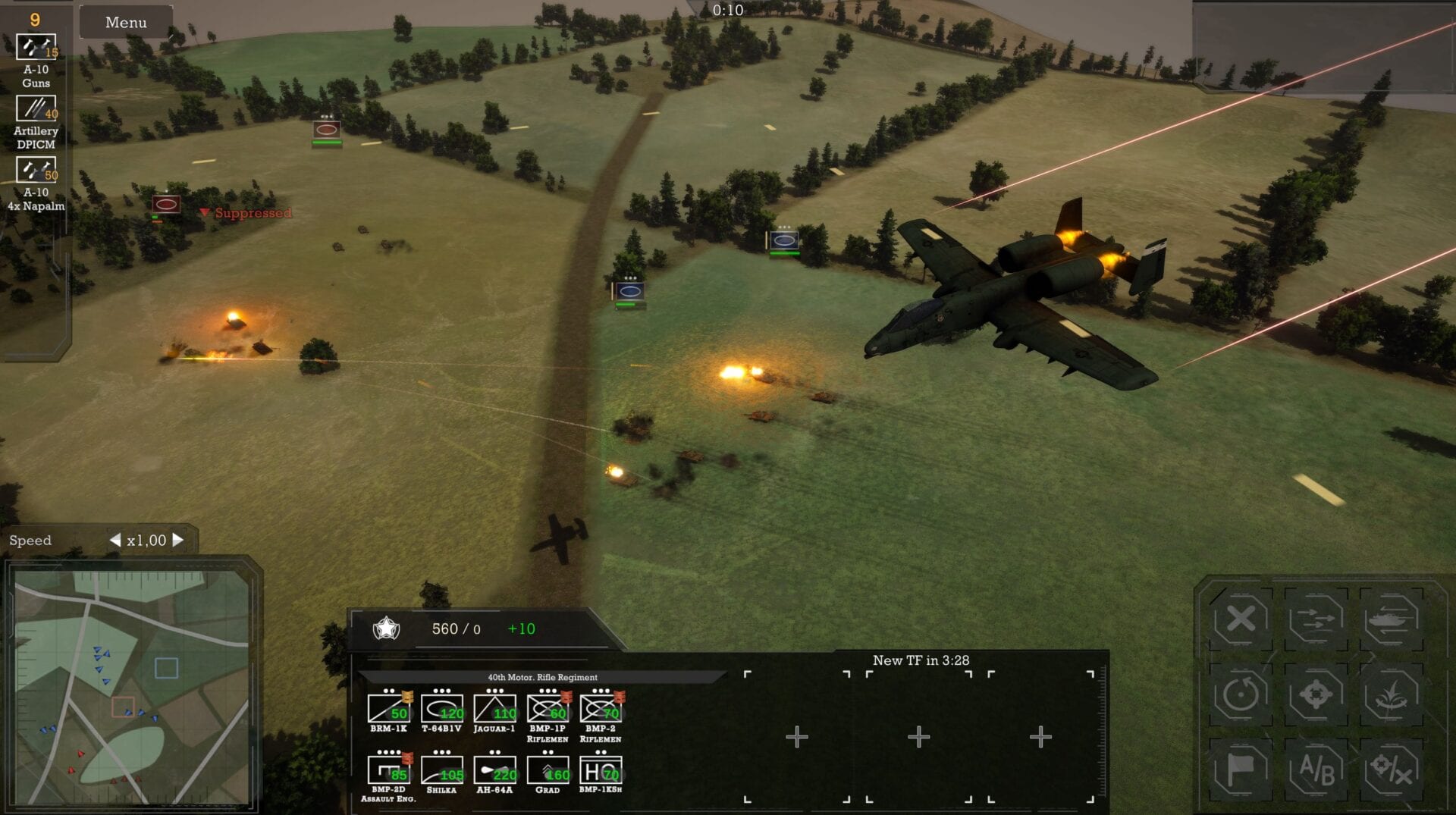Select the Artillery DPICM support
Viewport: 1456px width, 815px height.
(x=36, y=109)
